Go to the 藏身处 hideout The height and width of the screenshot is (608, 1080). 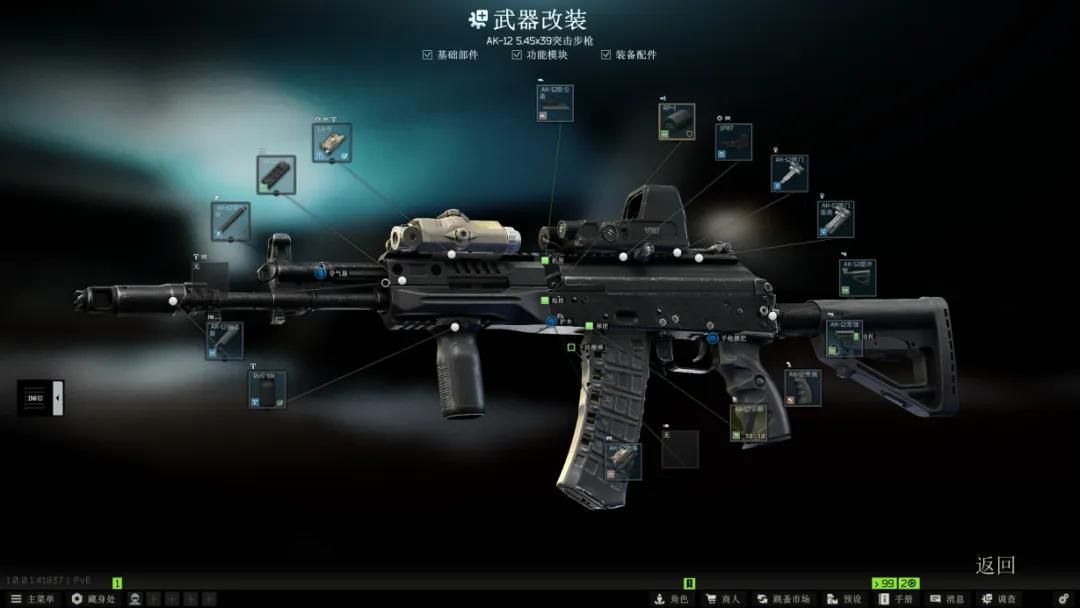tap(94, 599)
